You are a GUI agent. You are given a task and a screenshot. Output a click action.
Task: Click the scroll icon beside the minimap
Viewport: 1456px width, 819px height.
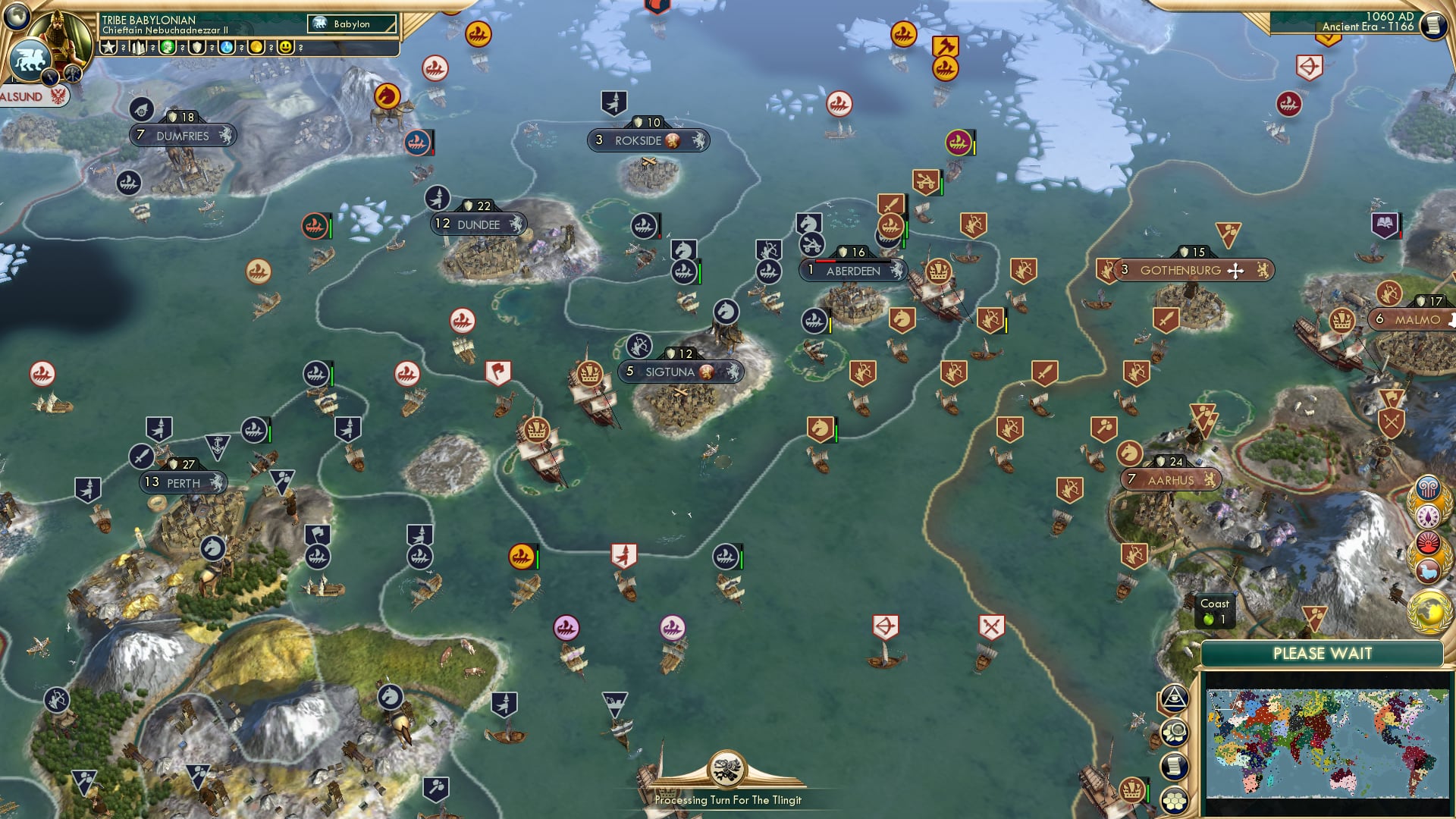[1175, 767]
